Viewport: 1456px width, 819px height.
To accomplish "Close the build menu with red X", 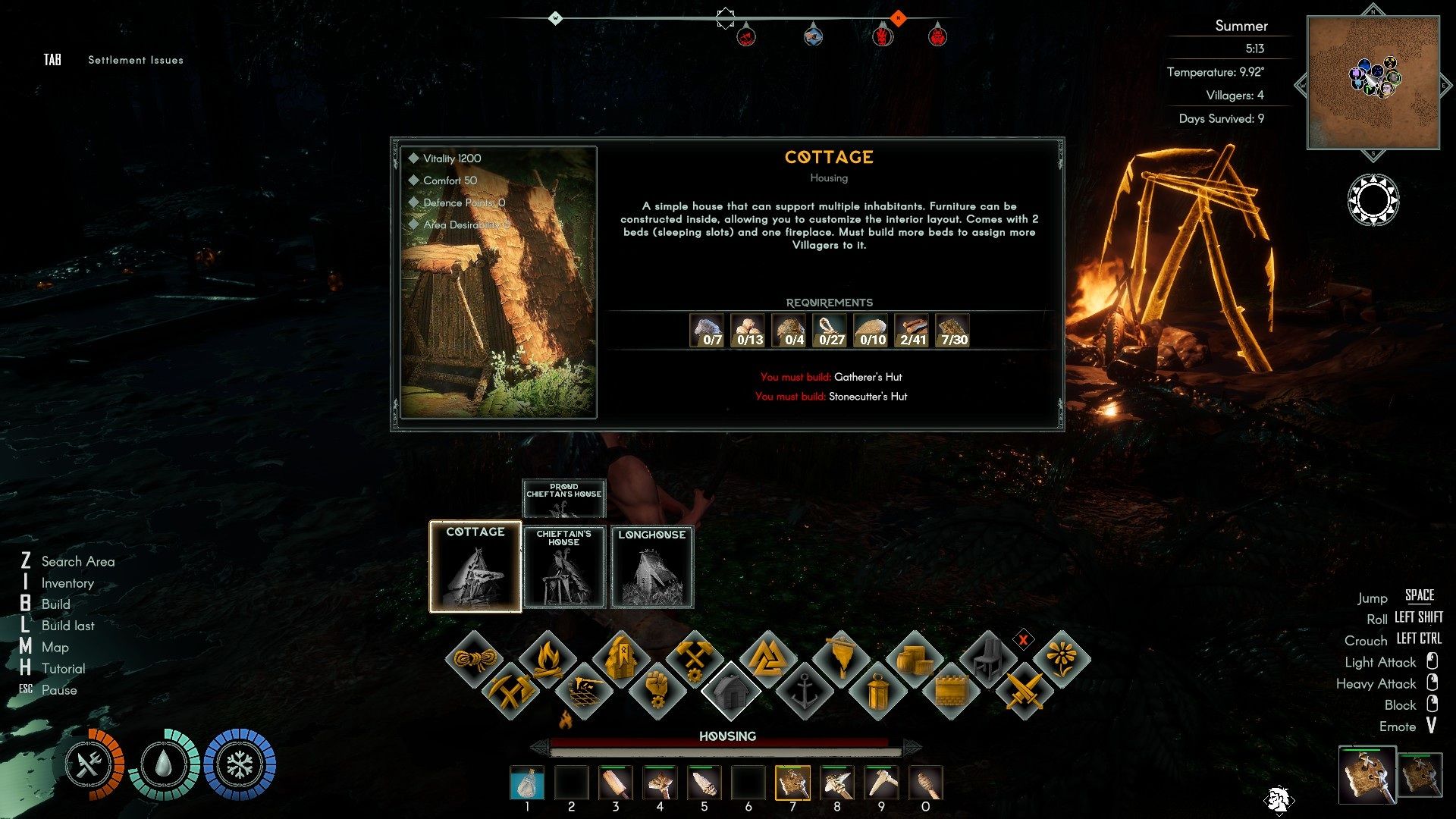I will (x=1023, y=640).
